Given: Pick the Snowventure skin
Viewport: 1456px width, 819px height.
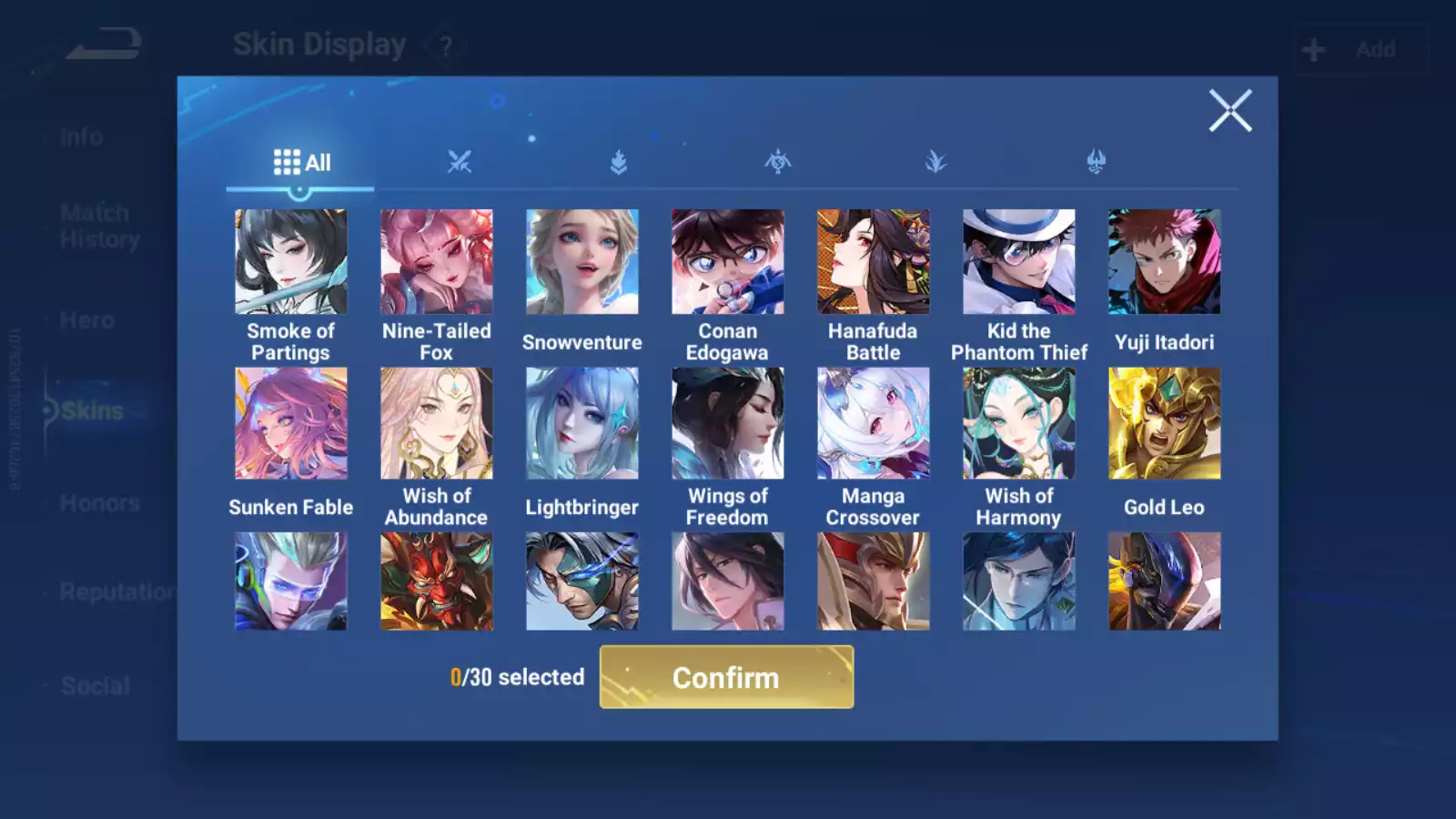Looking at the screenshot, I should pyautogui.click(x=582, y=262).
